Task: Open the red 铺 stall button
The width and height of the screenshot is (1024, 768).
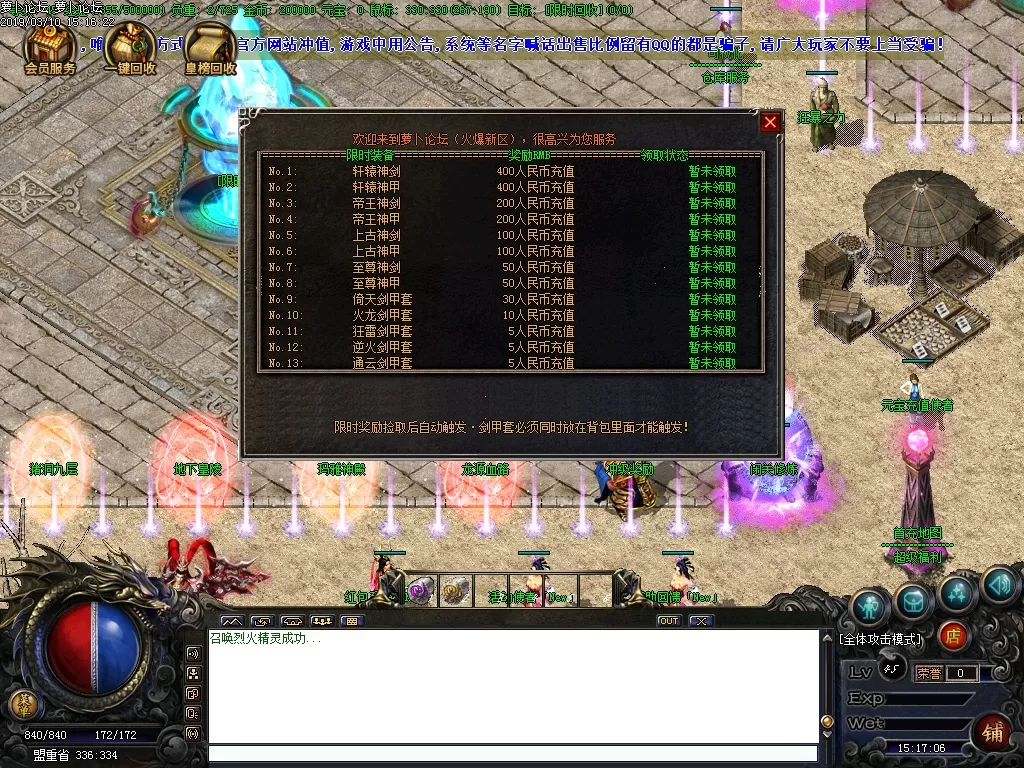Action: click(993, 732)
